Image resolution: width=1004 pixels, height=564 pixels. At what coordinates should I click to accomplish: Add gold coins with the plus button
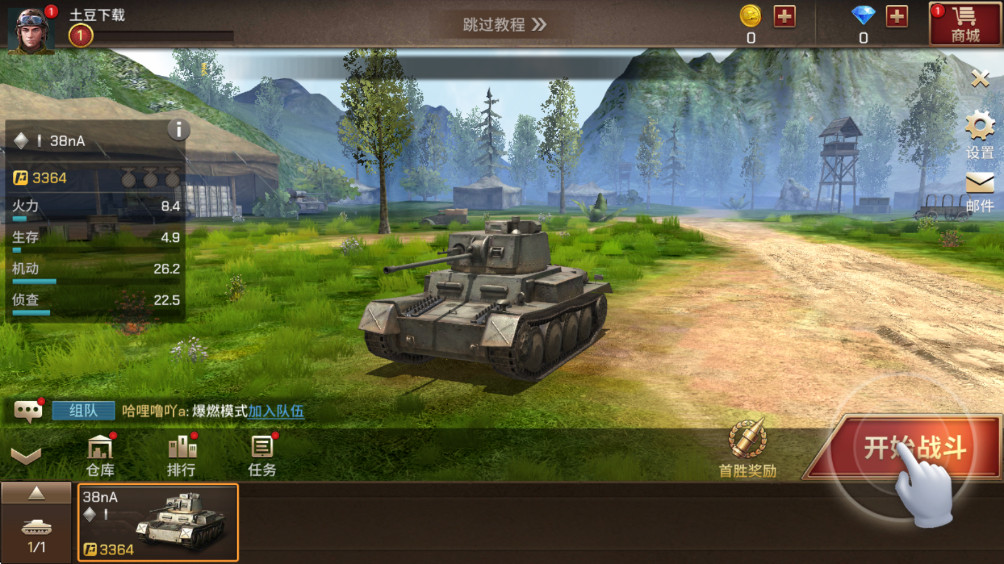coord(785,16)
